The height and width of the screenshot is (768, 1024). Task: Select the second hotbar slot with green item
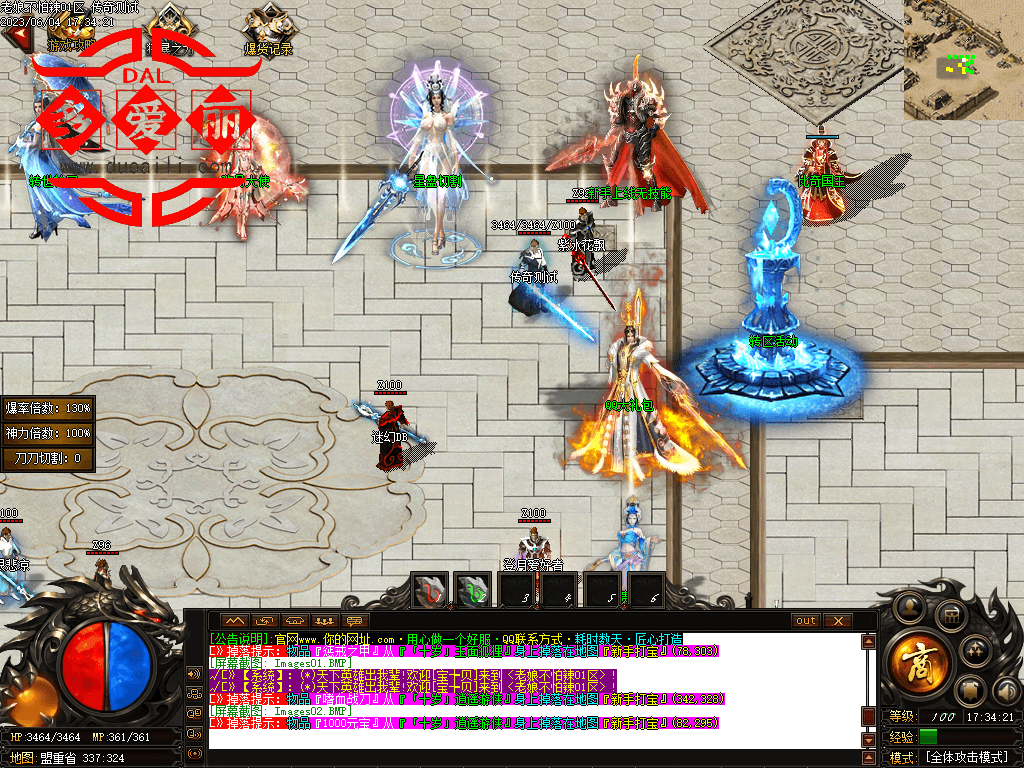point(473,591)
